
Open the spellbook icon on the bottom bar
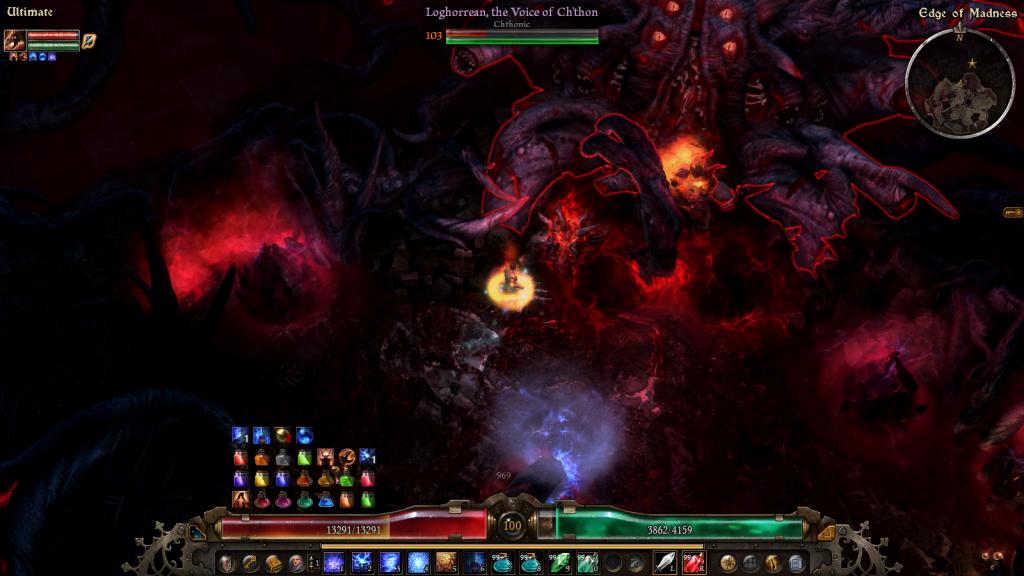point(273,563)
